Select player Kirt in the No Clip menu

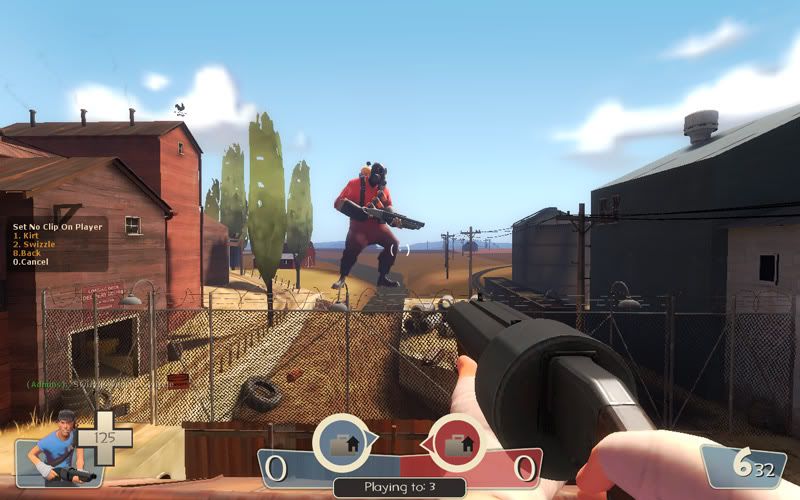[x=24, y=235]
